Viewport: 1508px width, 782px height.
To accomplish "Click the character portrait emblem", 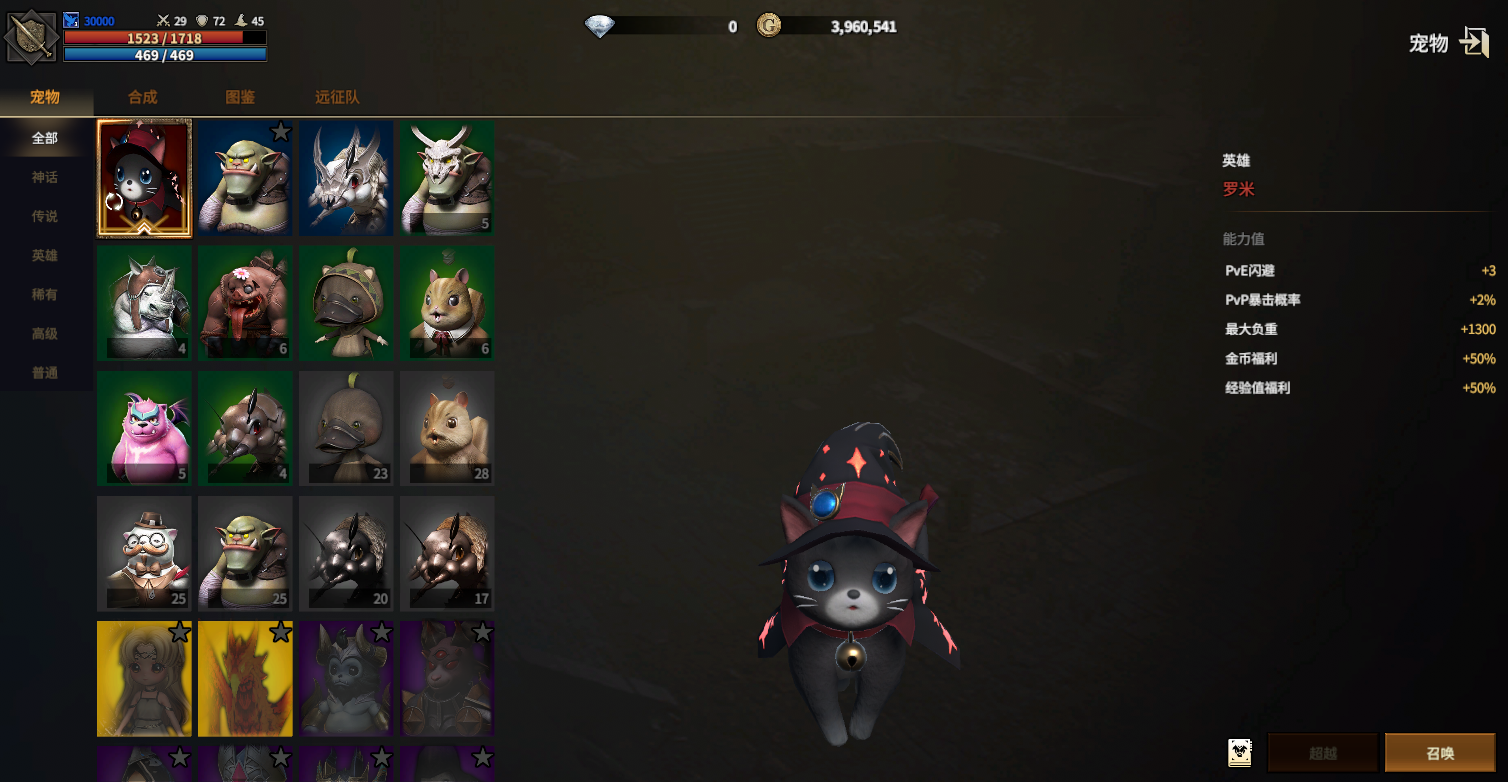I will pos(31,37).
